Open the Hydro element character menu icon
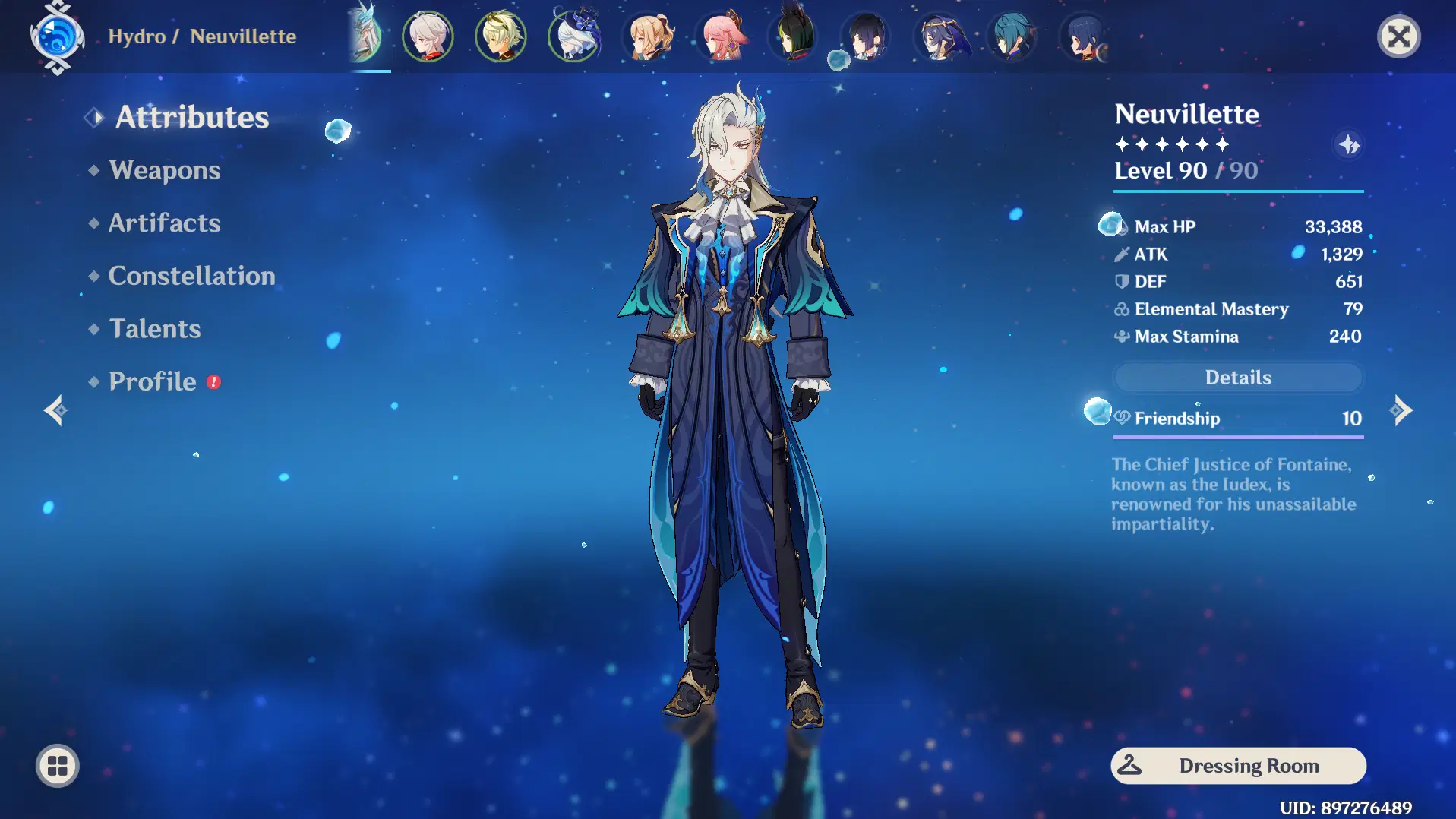The image size is (1456, 819). 57,36
